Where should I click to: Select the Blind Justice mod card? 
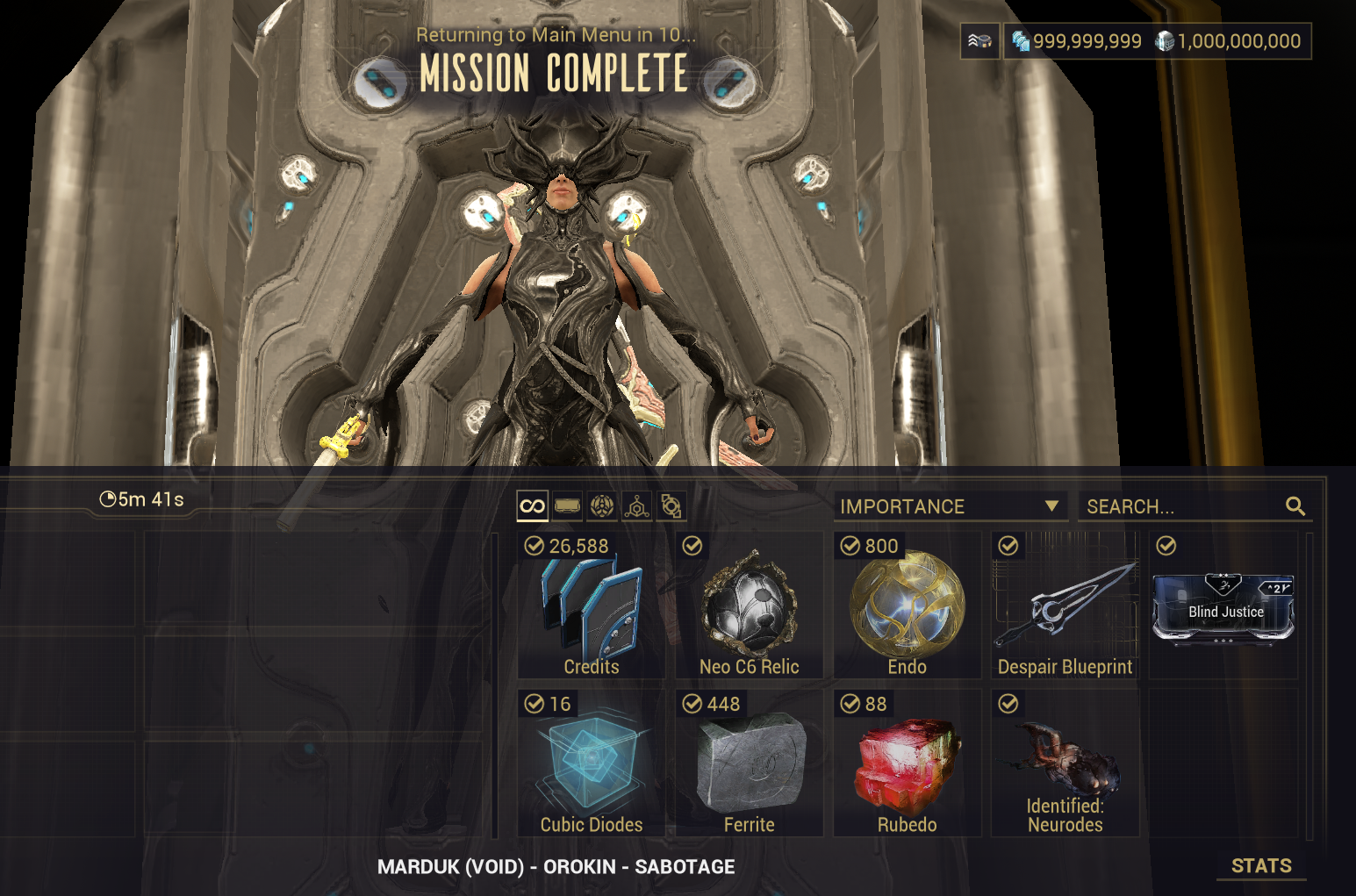(1223, 607)
